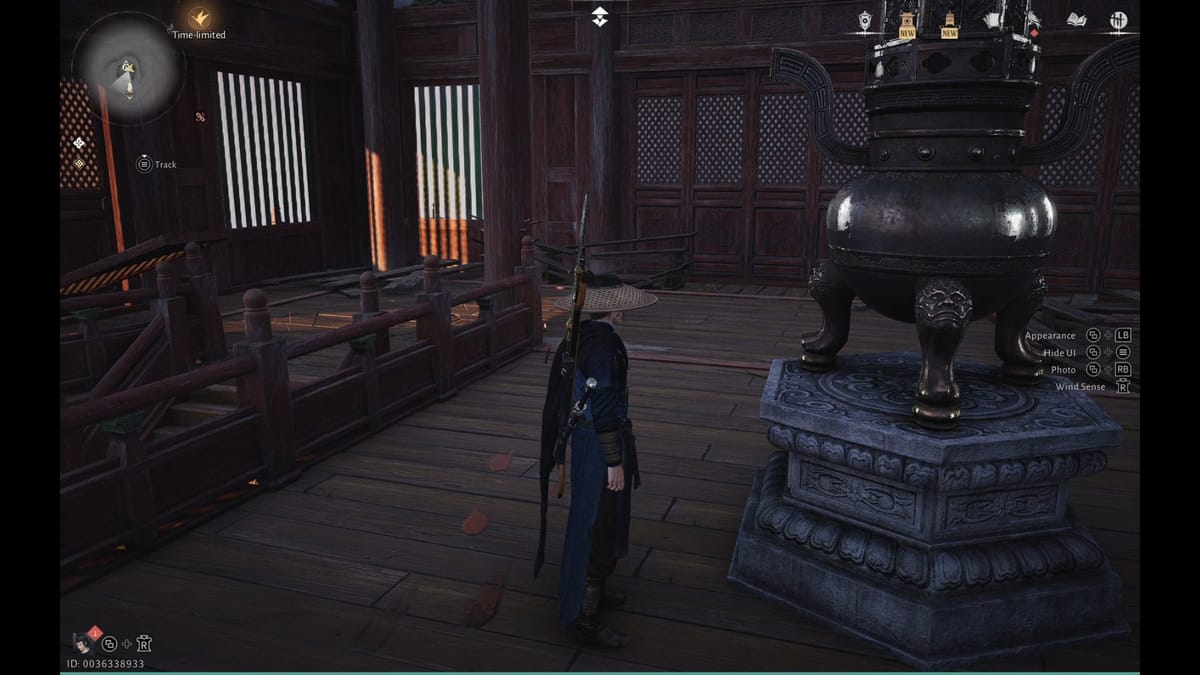This screenshot has height=675, width=1200.
Task: Open the circular minimap
Action: point(128,69)
